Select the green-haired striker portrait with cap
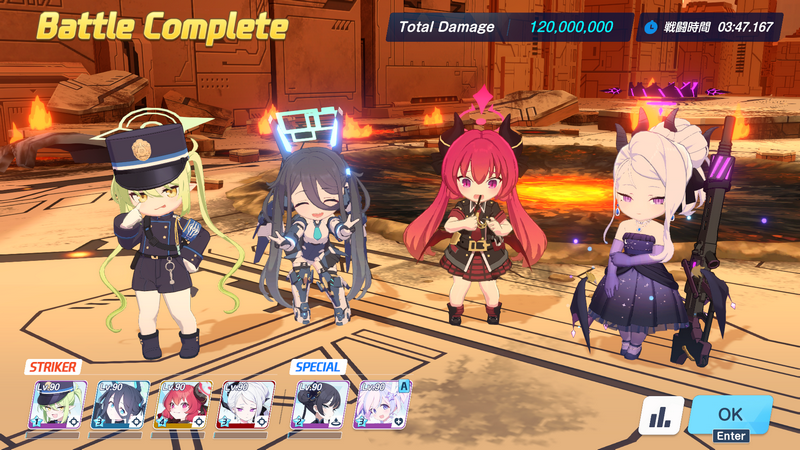The image size is (800, 450). pos(53,405)
